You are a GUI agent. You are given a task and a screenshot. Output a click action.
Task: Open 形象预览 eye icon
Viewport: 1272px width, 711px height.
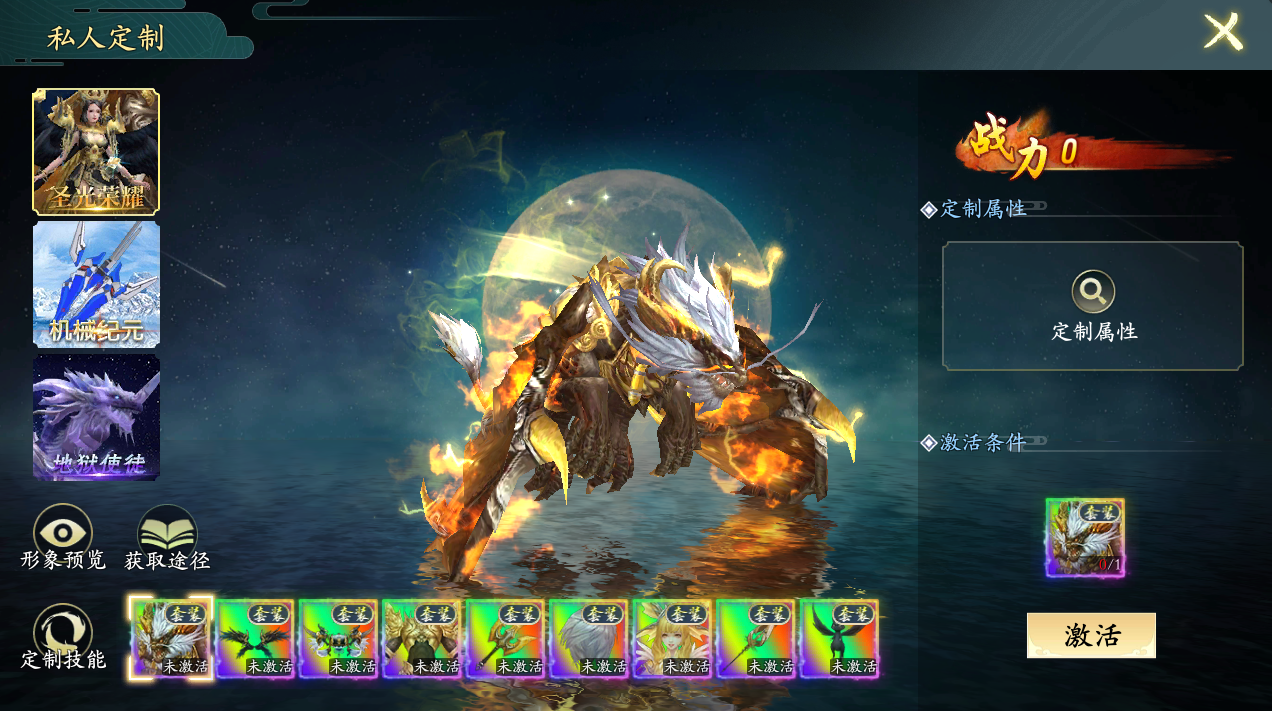63,533
